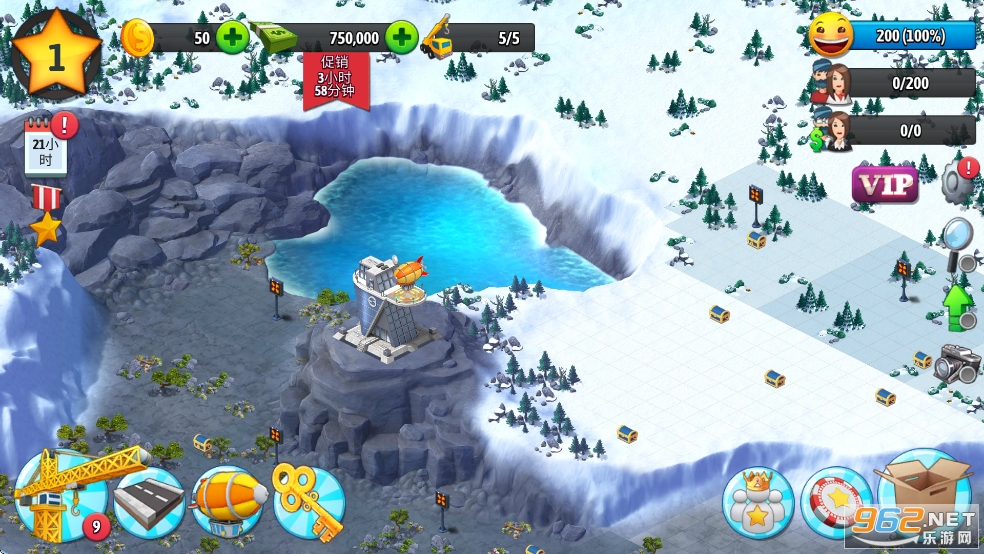The width and height of the screenshot is (984, 554).
Task: Add more gold coins with plus button
Action: 232,38
